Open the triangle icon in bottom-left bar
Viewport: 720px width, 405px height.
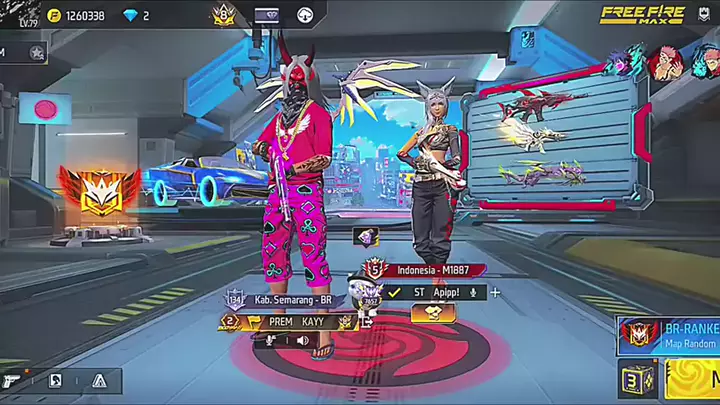(98, 381)
